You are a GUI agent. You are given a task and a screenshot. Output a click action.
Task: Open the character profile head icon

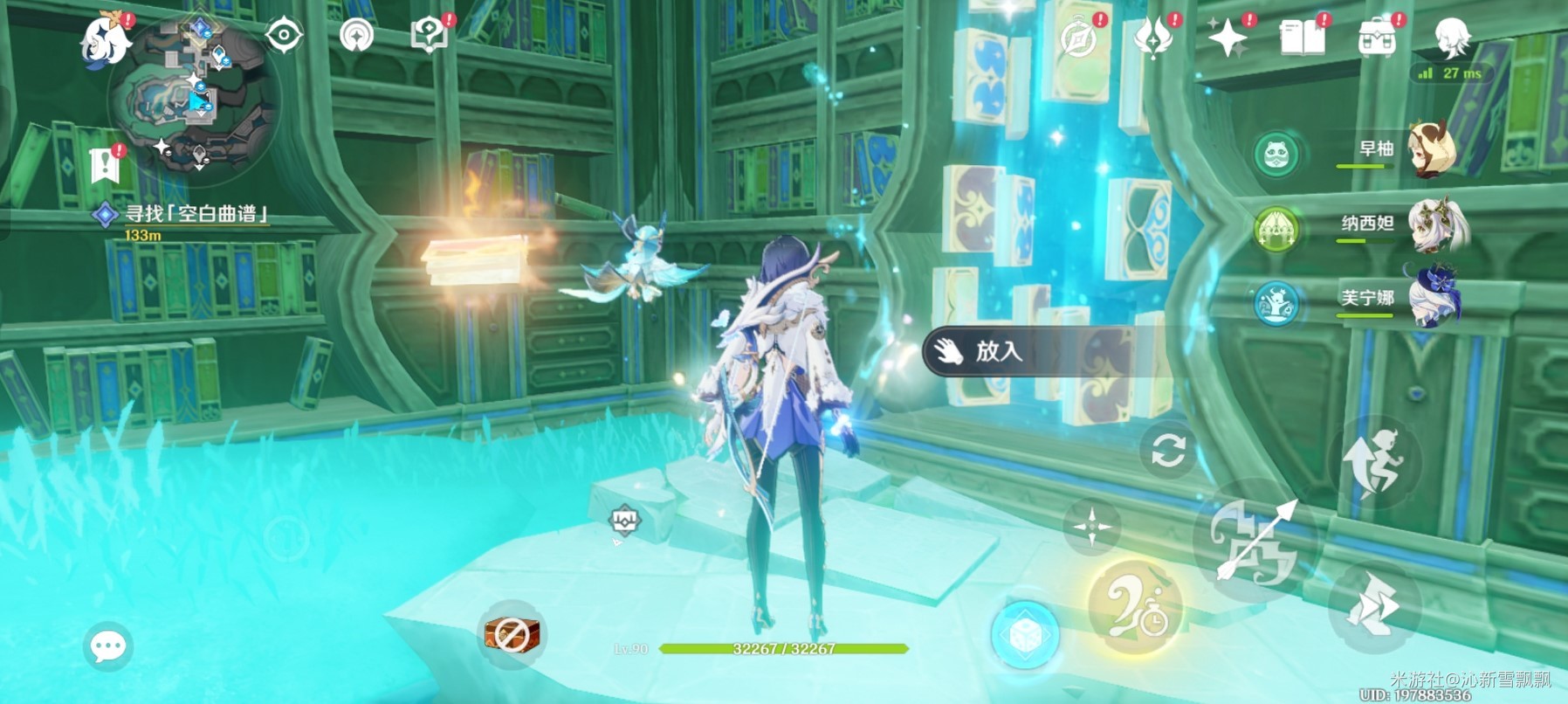pyautogui.click(x=1452, y=38)
